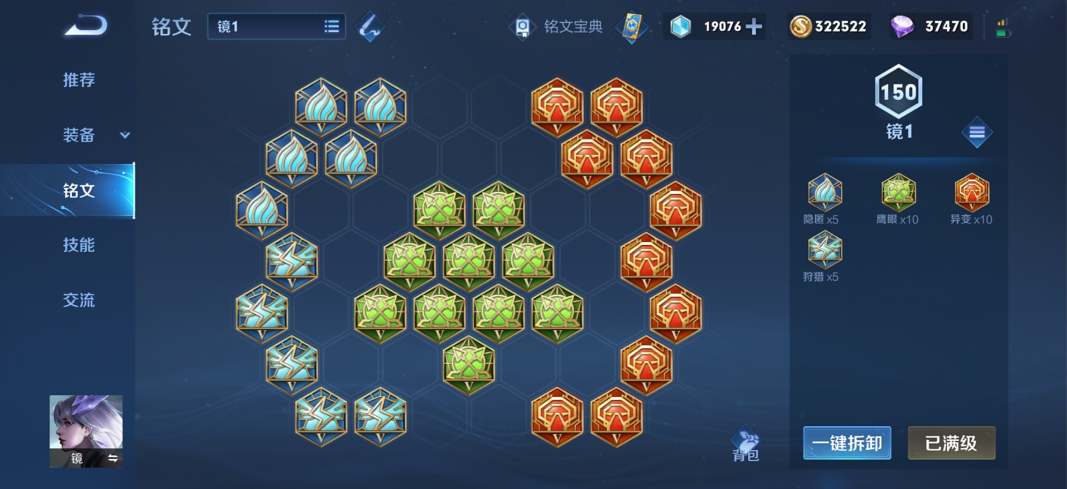Select the 异变 x10 inscription summary icon
This screenshot has width=1067, height=489.
(971, 192)
